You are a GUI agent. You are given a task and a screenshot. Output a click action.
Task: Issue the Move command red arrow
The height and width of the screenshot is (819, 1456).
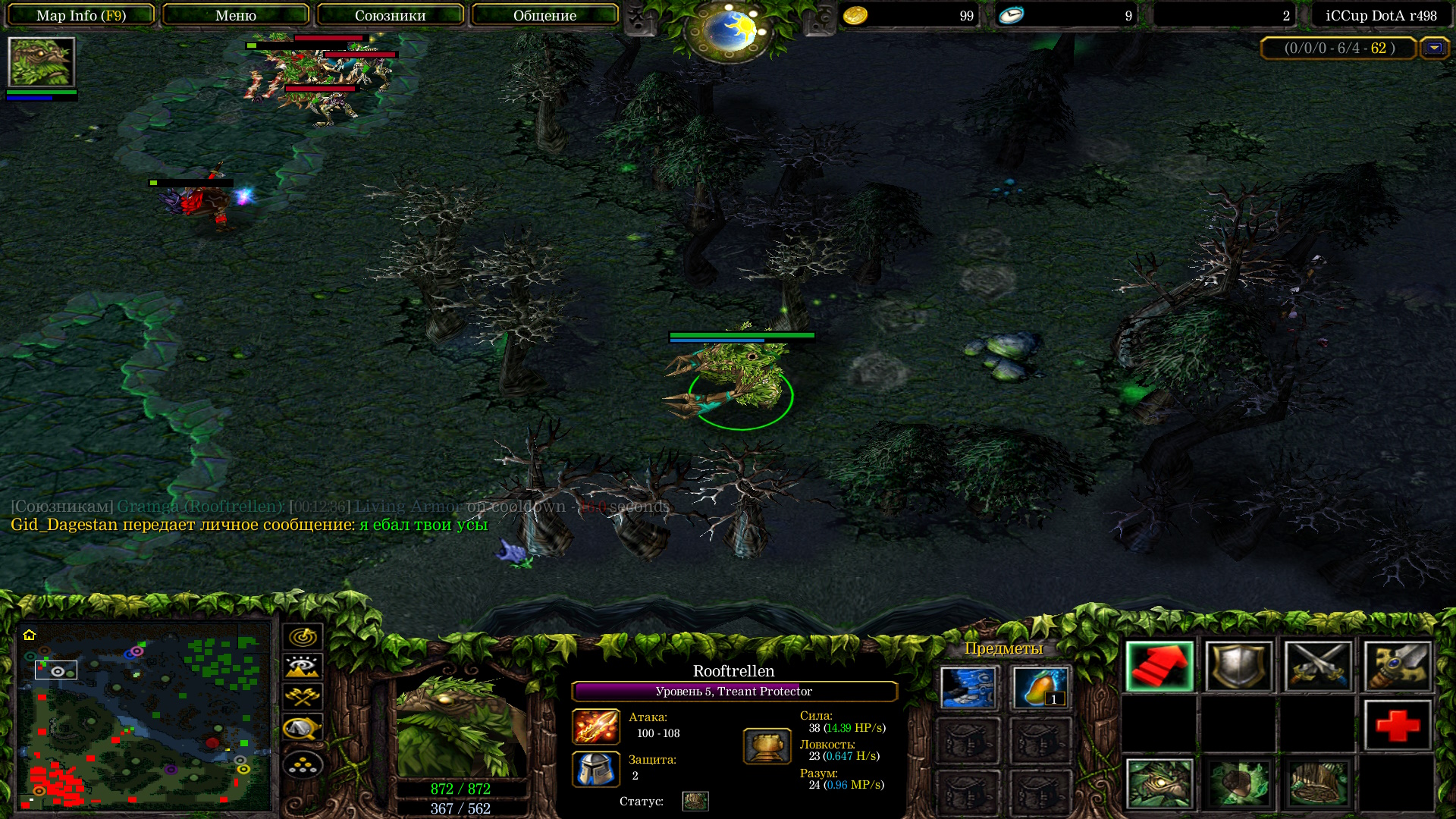coord(1159,667)
